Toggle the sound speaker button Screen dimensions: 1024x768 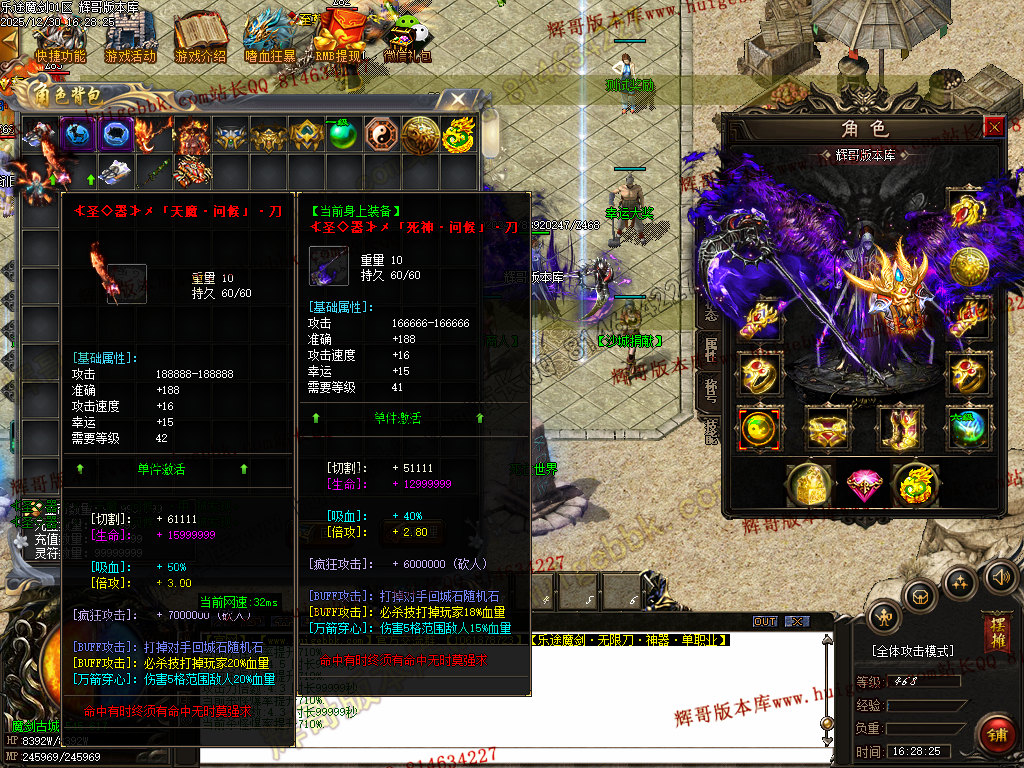(1000, 576)
